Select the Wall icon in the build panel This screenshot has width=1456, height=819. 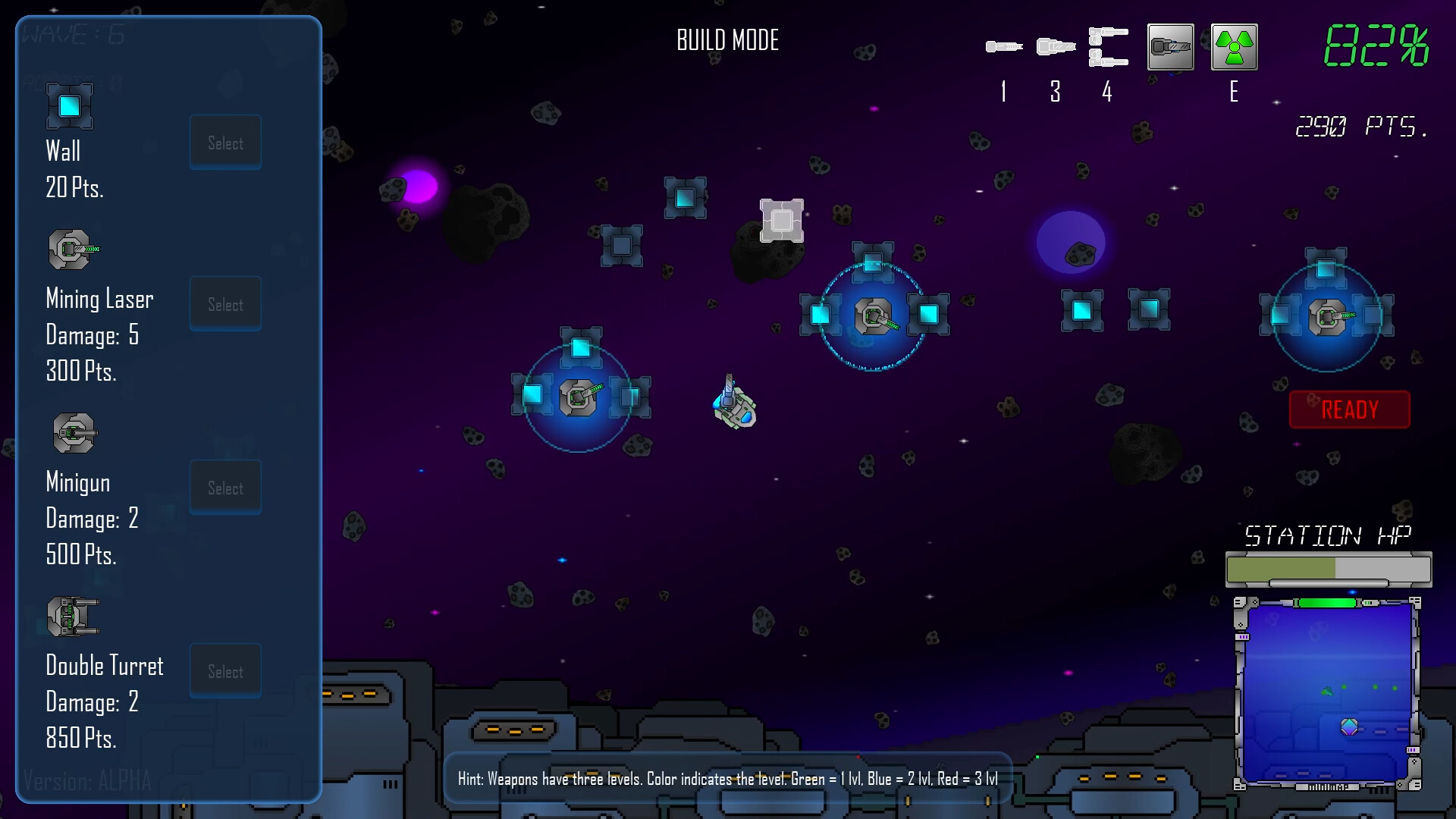(68, 105)
